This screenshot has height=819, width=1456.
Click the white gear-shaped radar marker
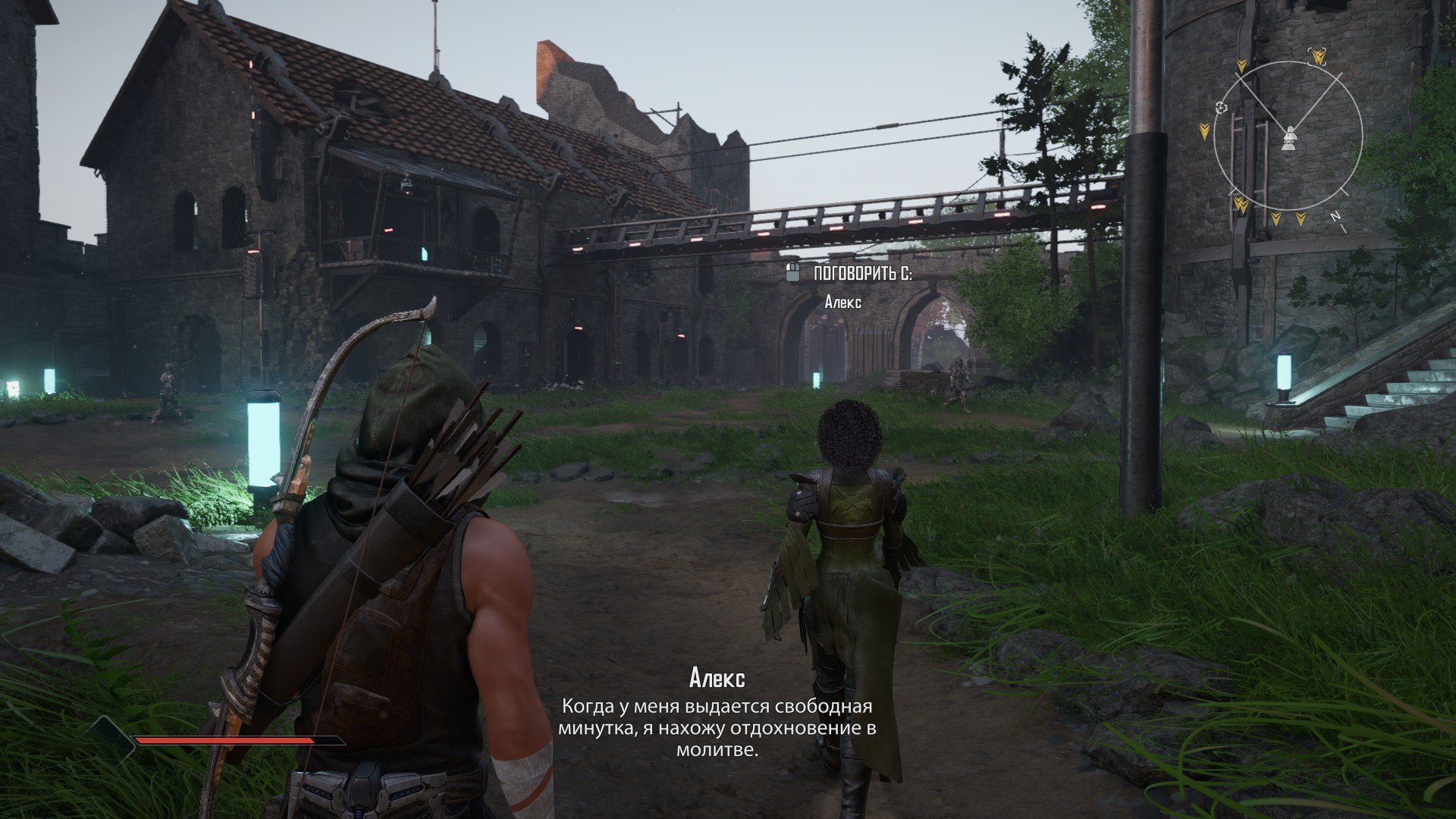click(1220, 108)
